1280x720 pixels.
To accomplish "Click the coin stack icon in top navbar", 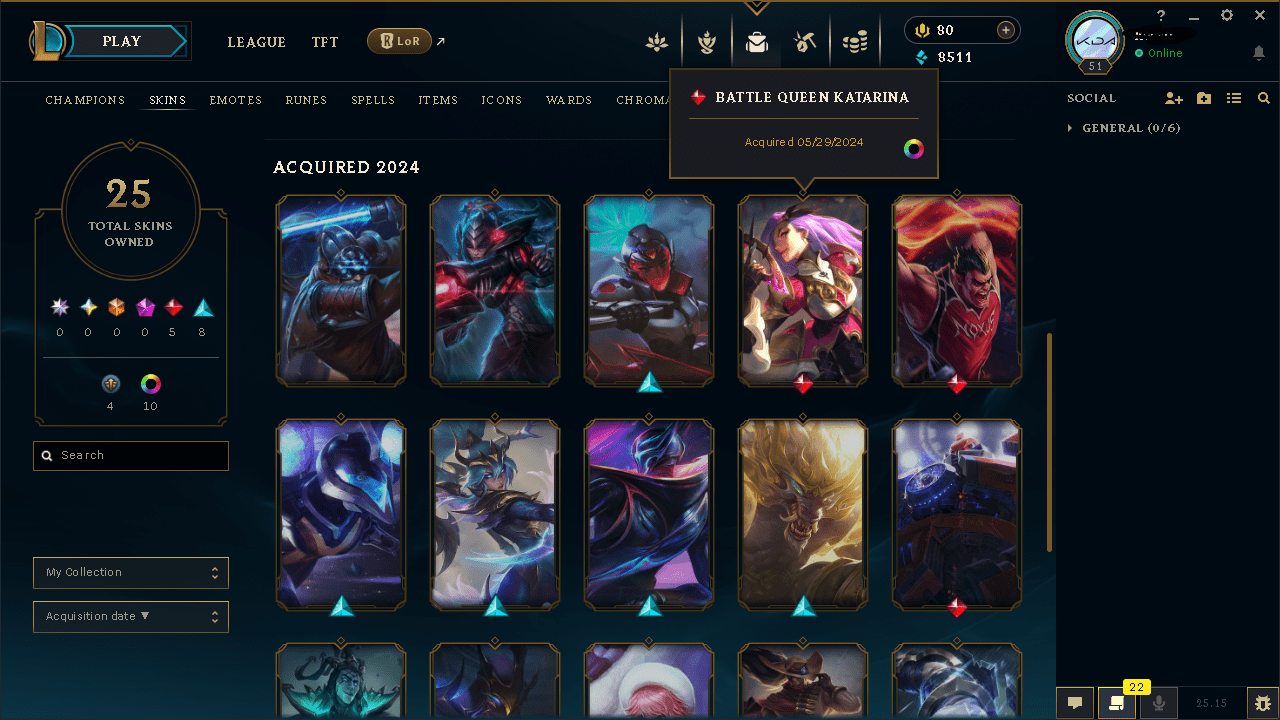I will [x=854, y=42].
